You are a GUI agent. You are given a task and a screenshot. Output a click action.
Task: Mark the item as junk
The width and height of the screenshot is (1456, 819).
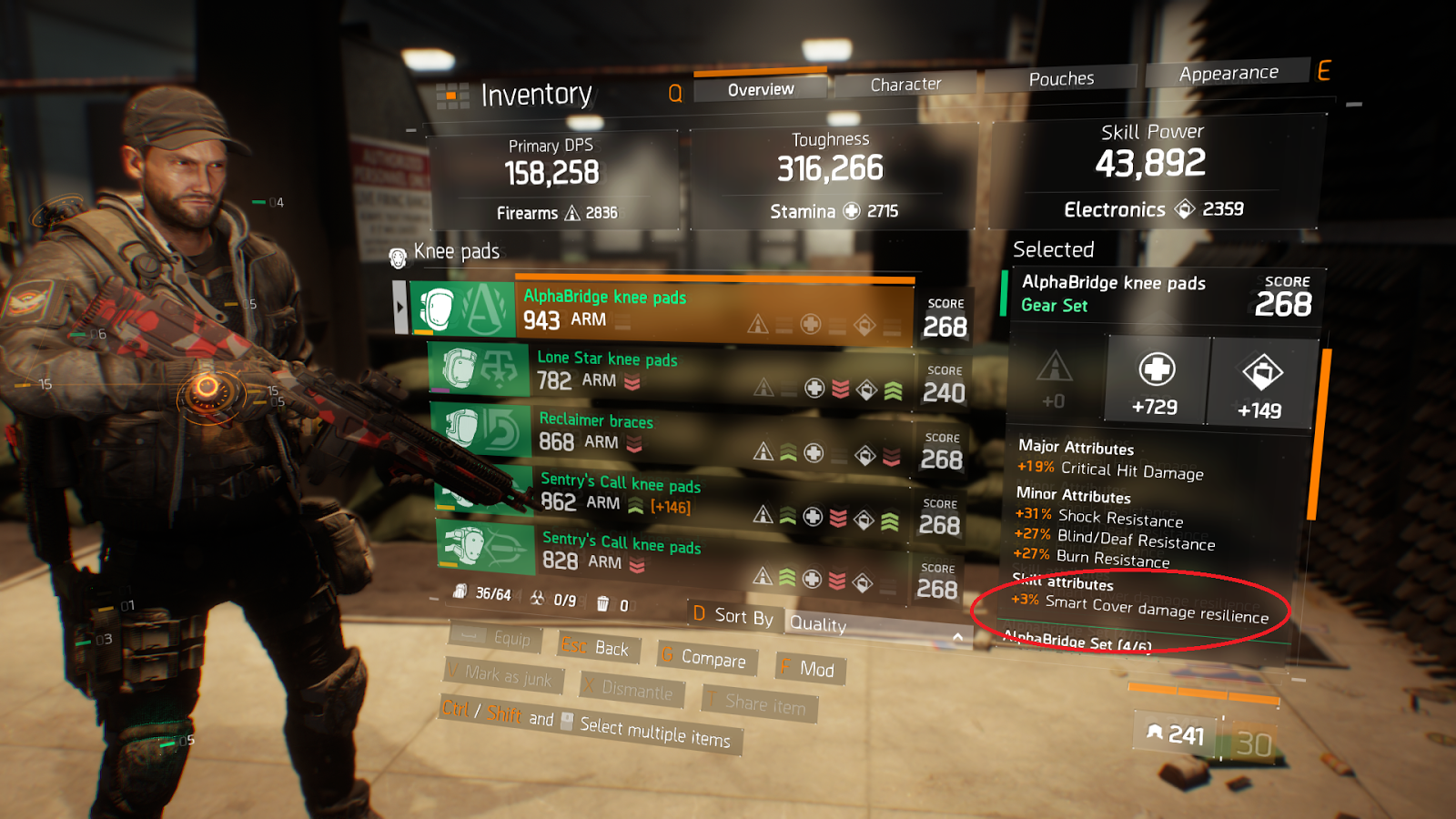(503, 675)
